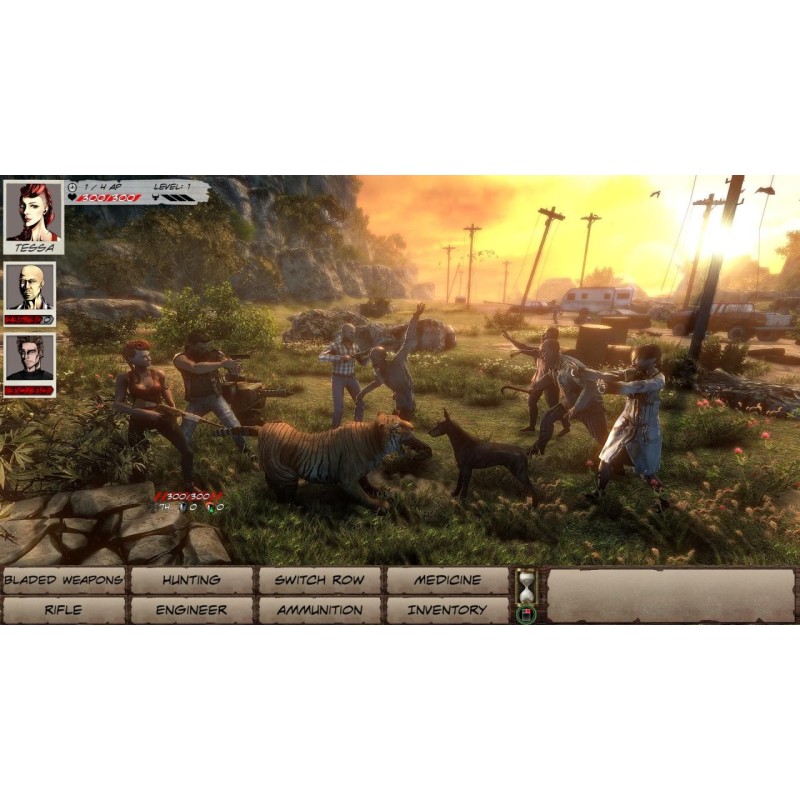
Task: Select the bald man's portrait
Action: point(29,290)
